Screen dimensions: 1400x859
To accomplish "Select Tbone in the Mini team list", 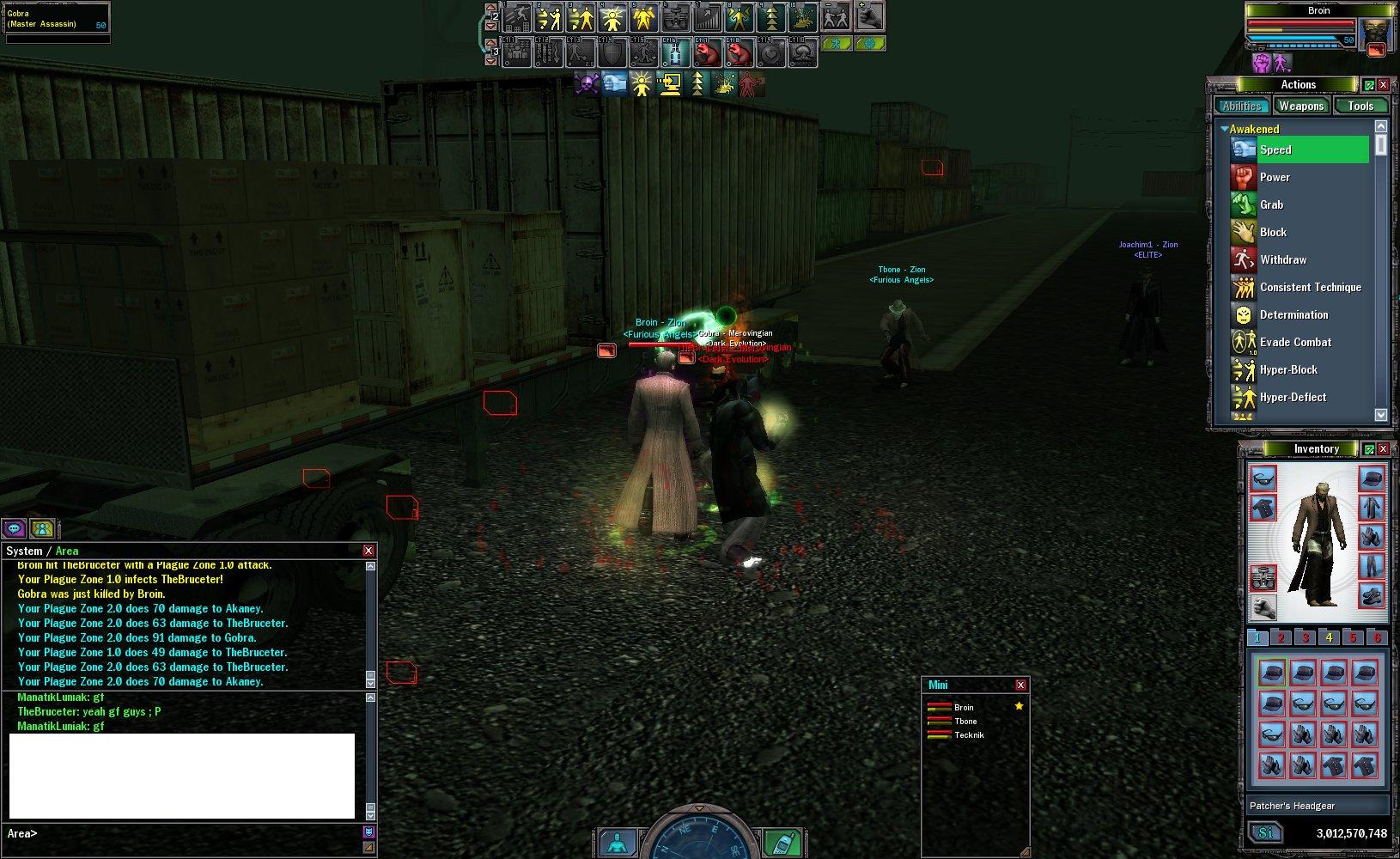I will (x=965, y=722).
